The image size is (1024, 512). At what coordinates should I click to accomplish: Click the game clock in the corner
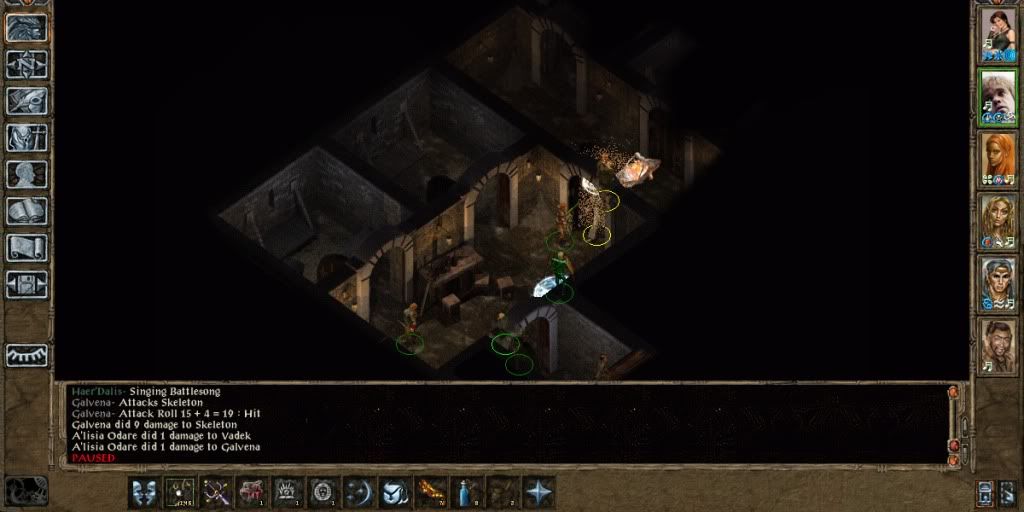(x=25, y=490)
